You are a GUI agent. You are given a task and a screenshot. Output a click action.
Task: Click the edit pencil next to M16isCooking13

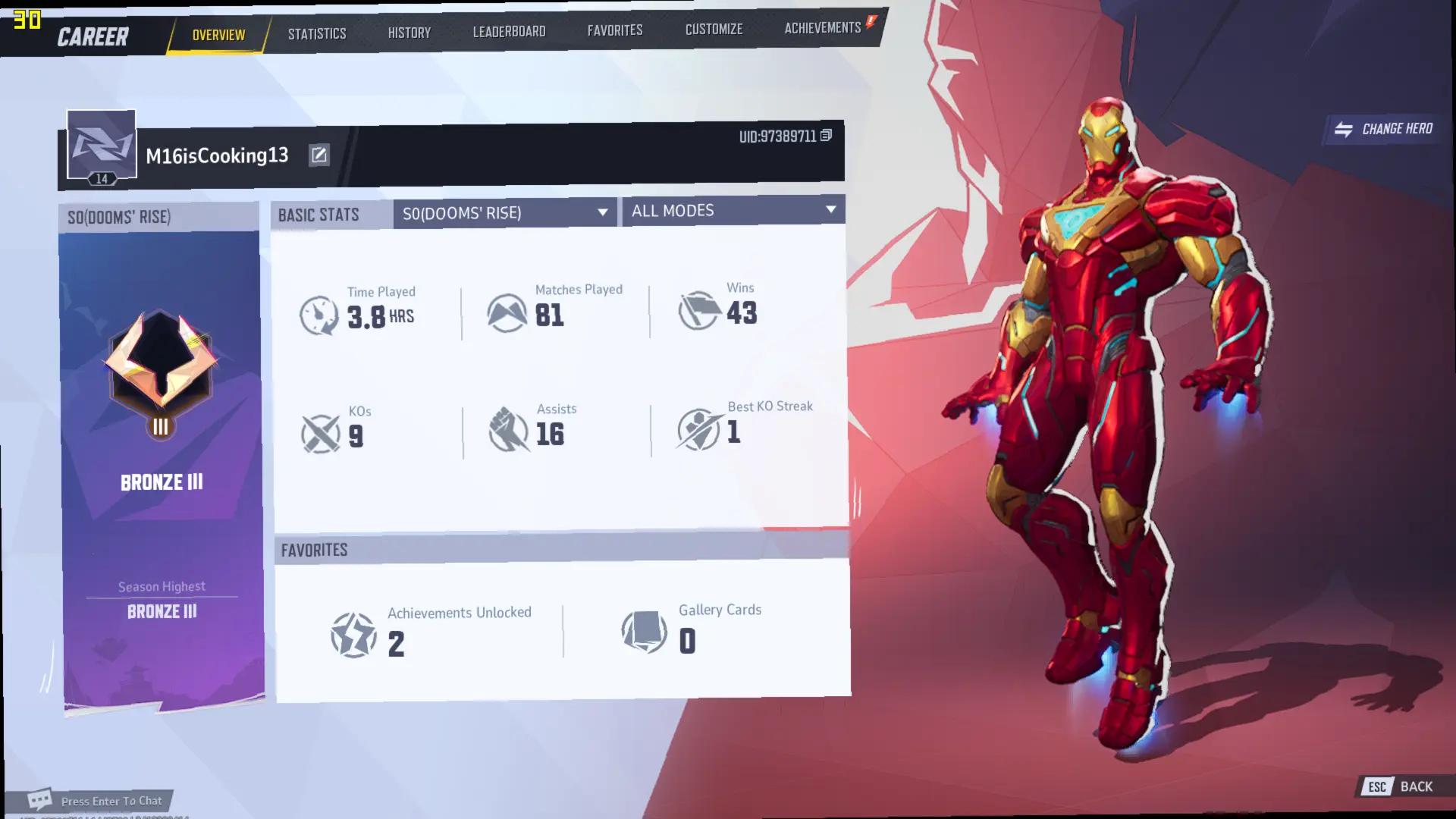pos(319,155)
